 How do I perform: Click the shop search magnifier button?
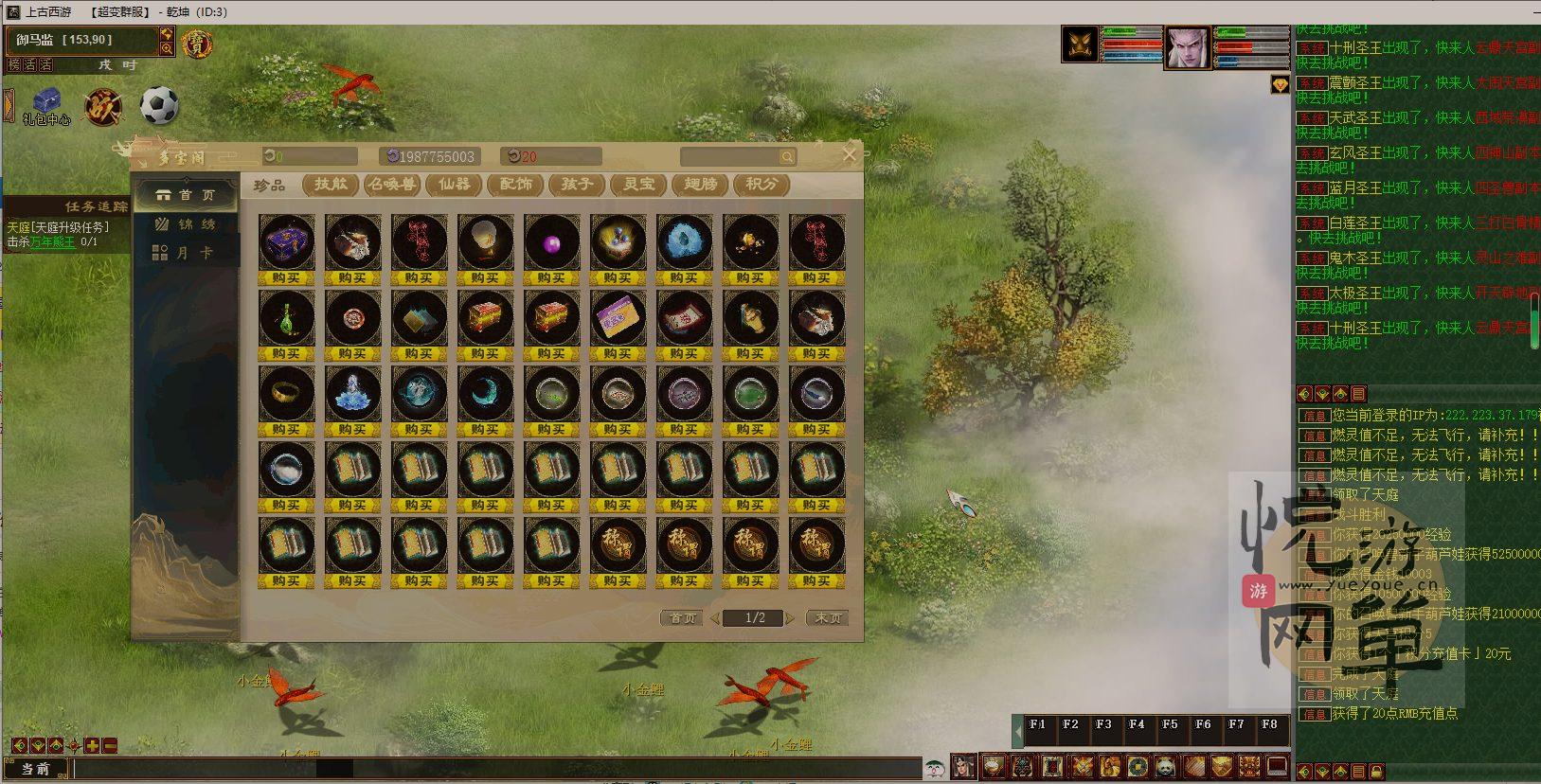pyautogui.click(x=787, y=157)
